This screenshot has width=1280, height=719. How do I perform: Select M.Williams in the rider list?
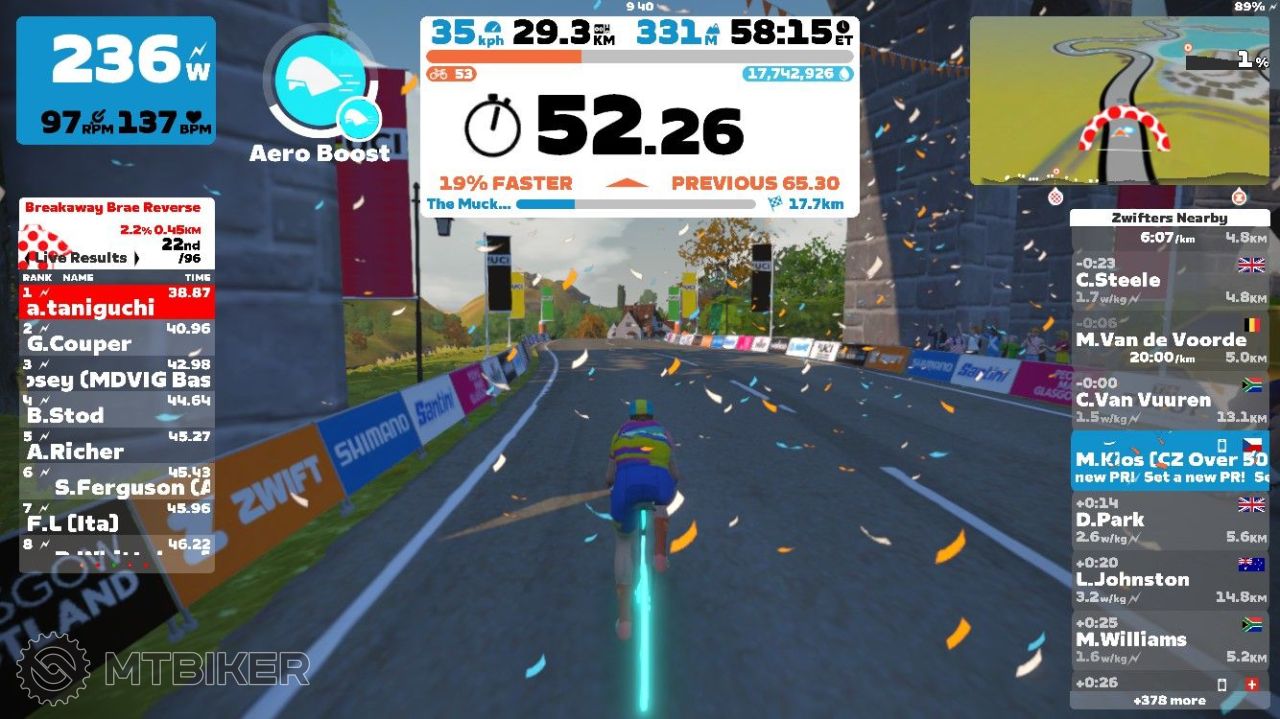pyautogui.click(x=1169, y=640)
